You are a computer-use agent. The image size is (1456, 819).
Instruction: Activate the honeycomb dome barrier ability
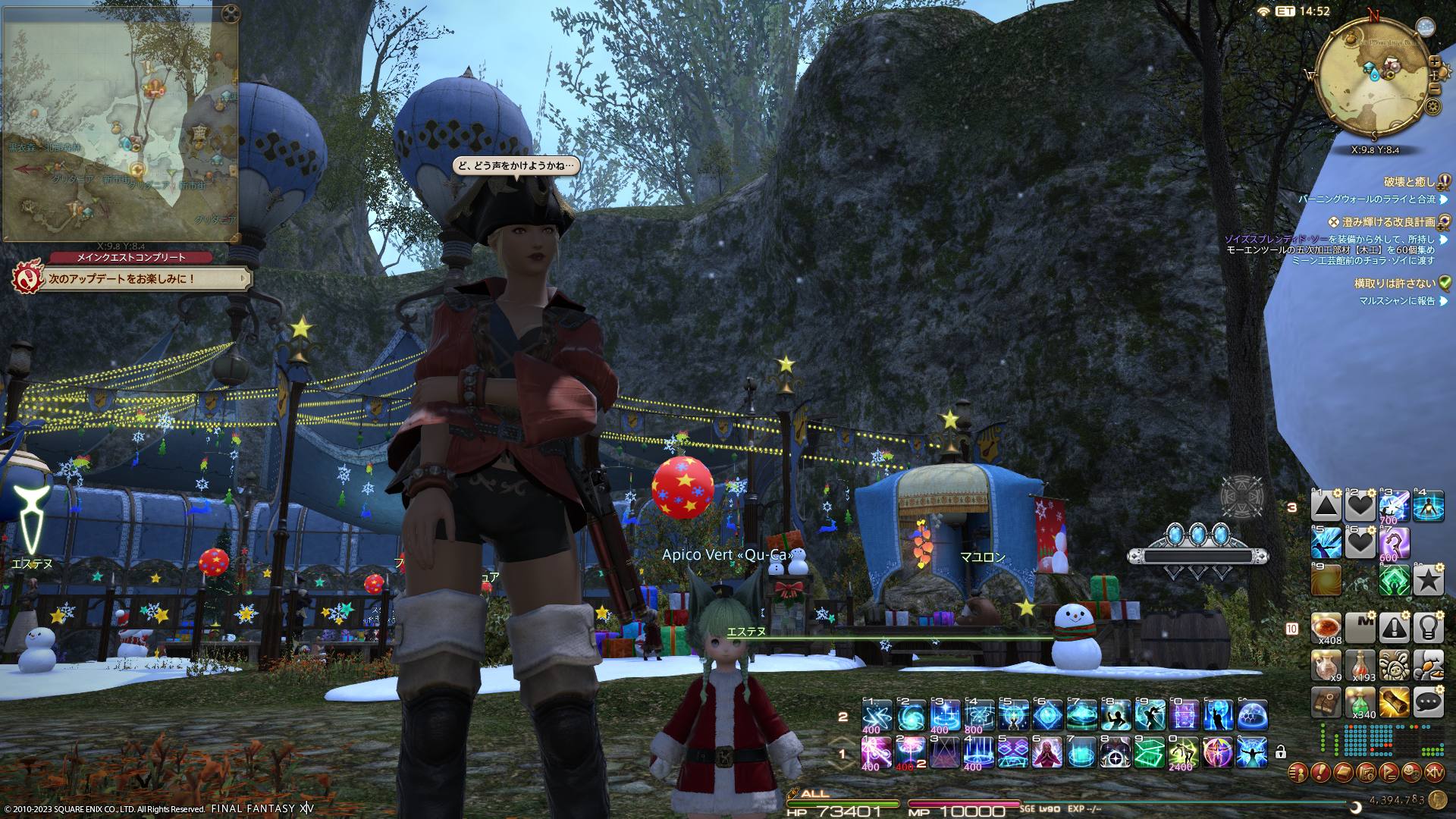point(1252,716)
